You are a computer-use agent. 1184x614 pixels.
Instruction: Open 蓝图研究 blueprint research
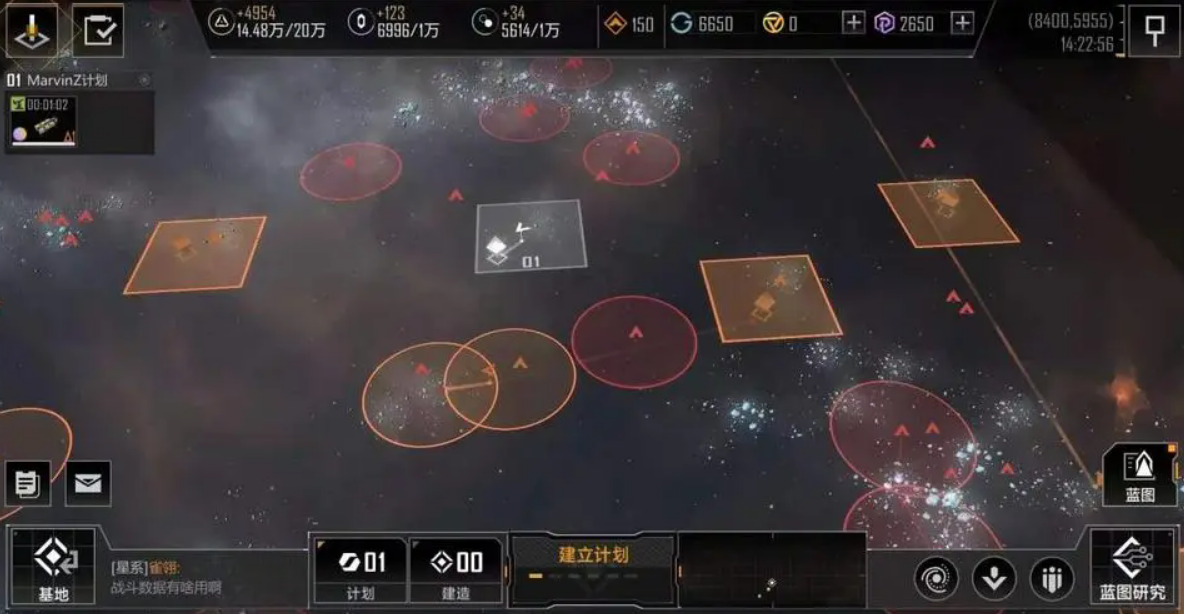(1132, 567)
